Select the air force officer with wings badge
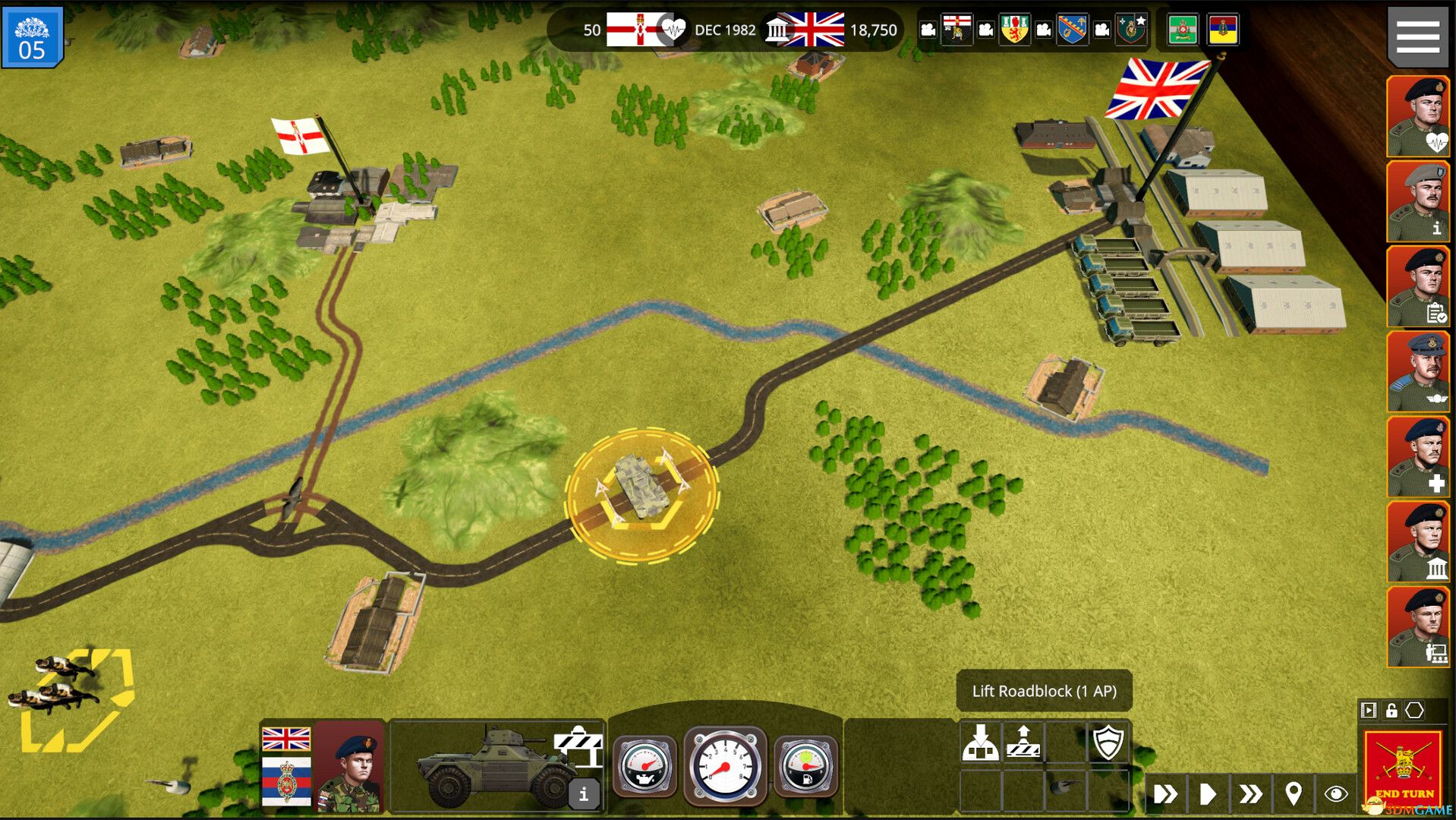Image resolution: width=1456 pixels, height=820 pixels. pyautogui.click(x=1417, y=372)
